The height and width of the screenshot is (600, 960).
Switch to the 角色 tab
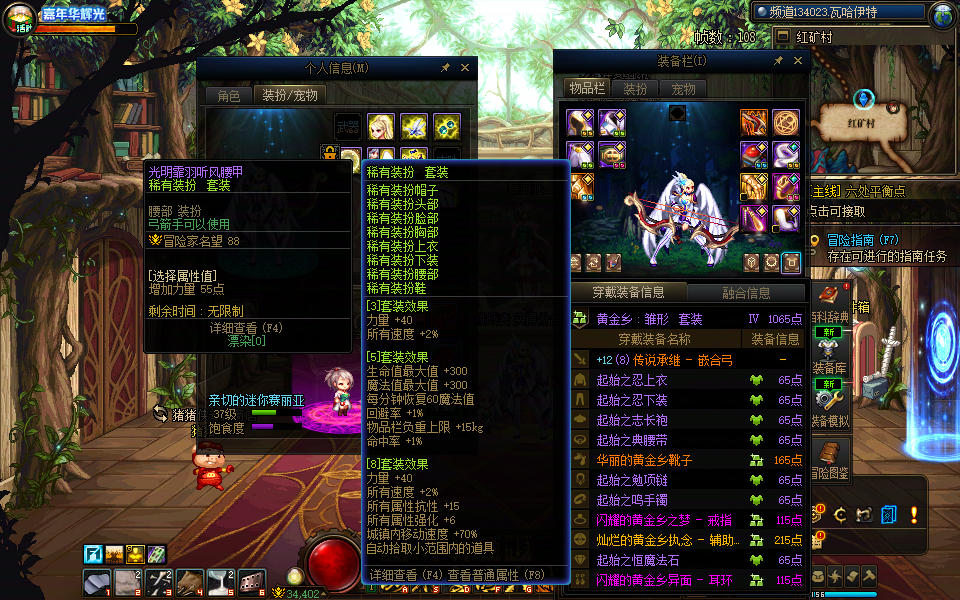pyautogui.click(x=228, y=96)
